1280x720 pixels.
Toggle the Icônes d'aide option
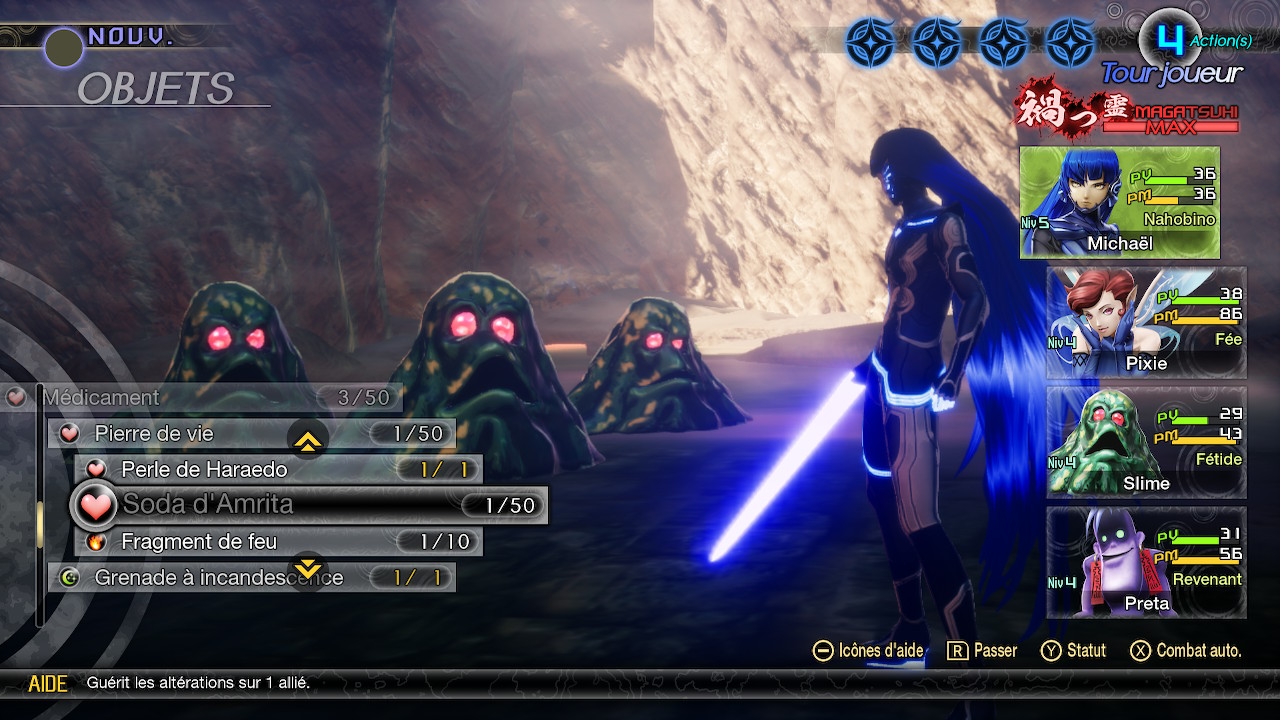click(x=868, y=651)
